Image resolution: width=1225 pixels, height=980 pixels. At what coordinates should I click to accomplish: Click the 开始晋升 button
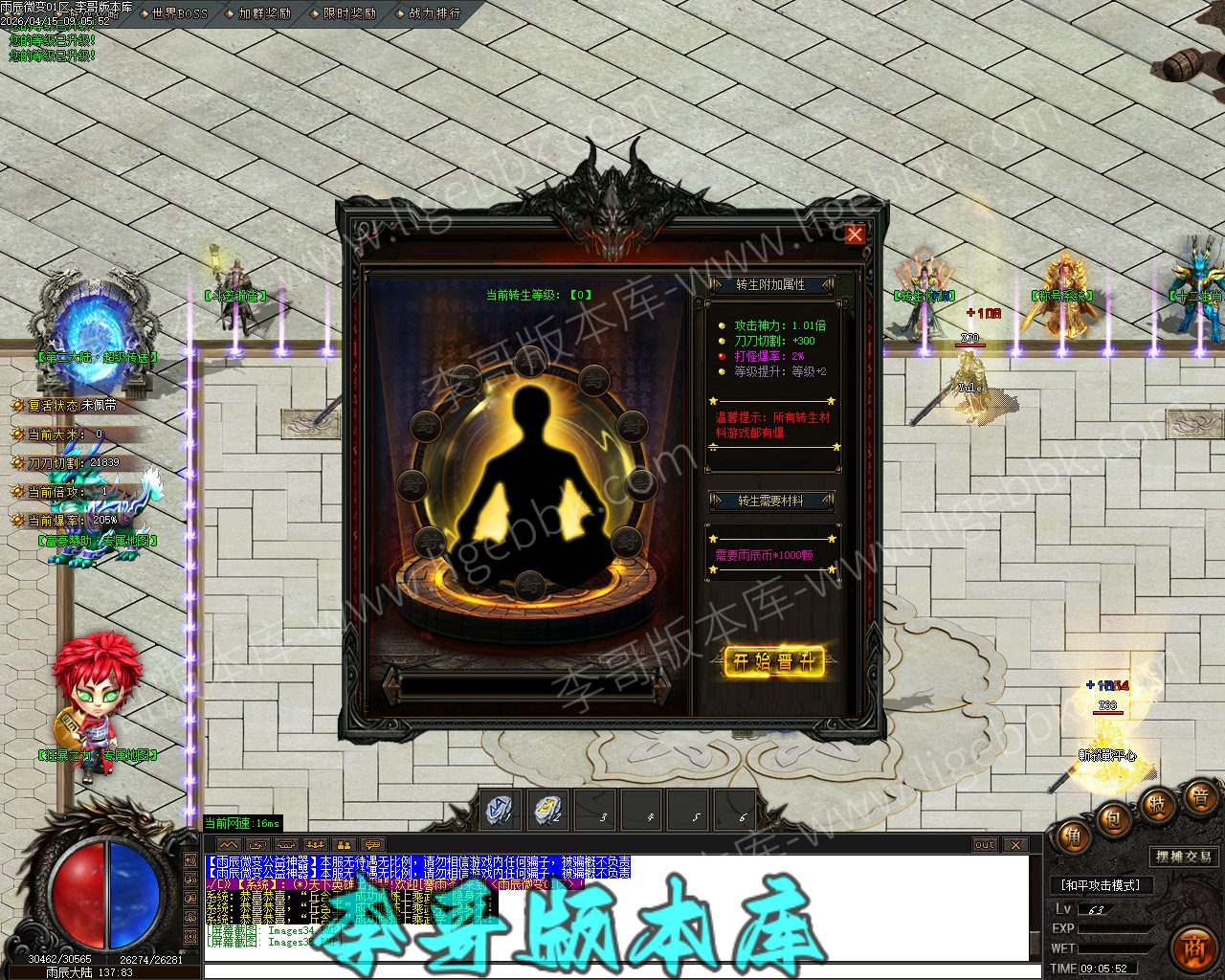[x=773, y=661]
